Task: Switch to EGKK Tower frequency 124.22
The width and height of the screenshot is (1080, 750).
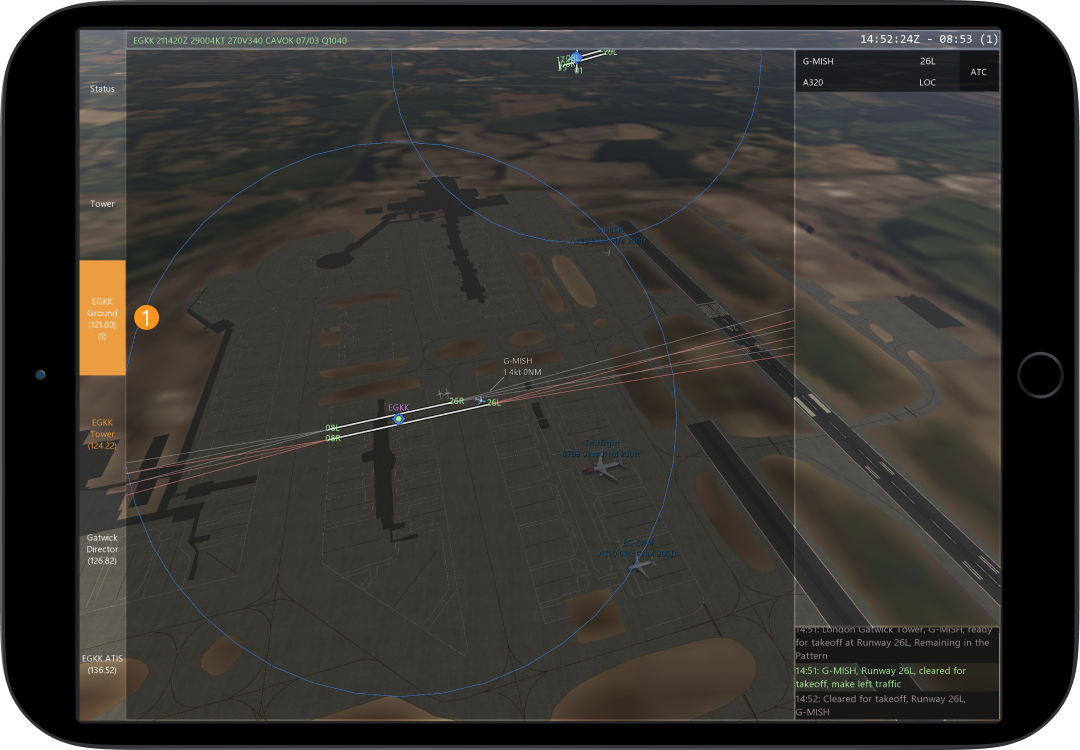Action: 102,433
